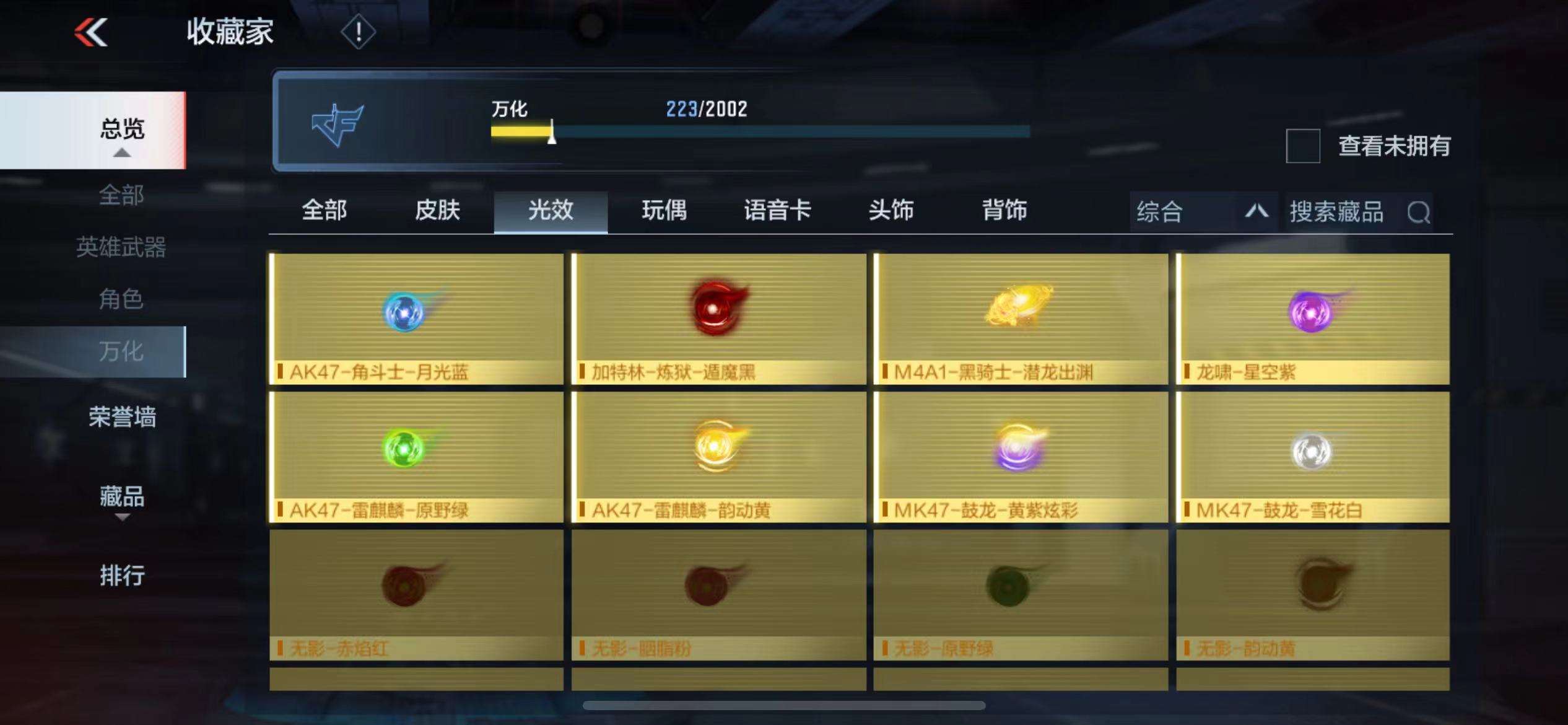Screen dimensions: 1568x725
Task: View the 背饰 tab
Action: pyautogui.click(x=1004, y=211)
